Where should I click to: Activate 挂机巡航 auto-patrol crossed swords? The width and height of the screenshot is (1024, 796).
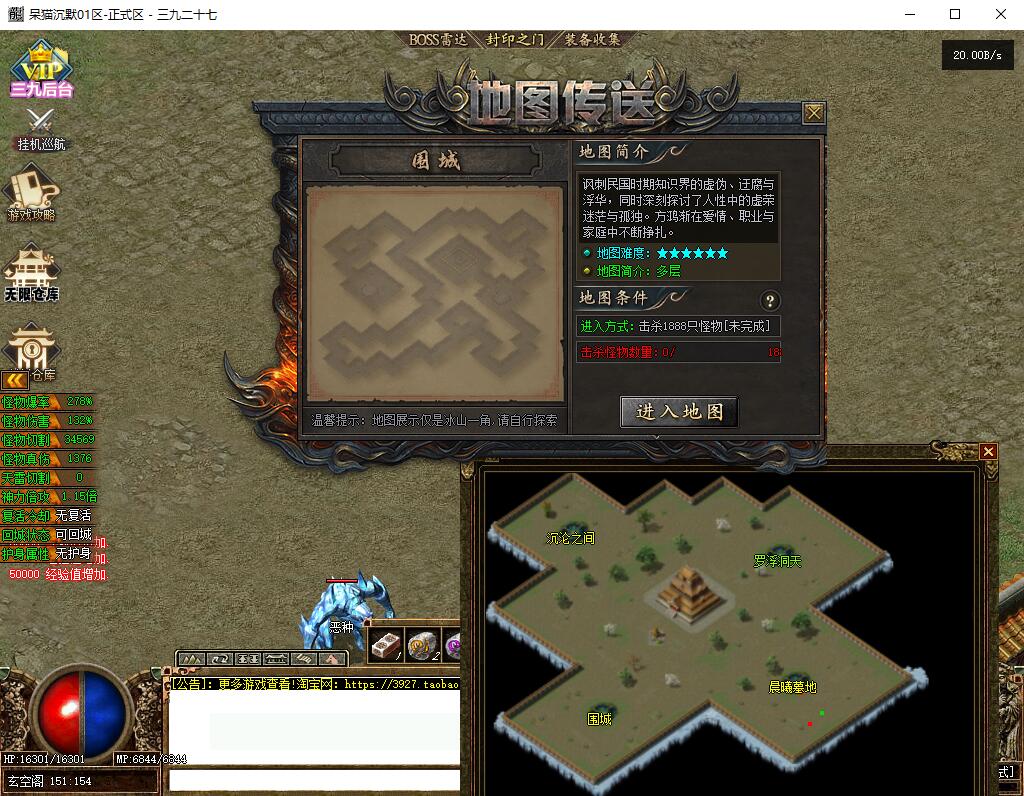(41, 127)
